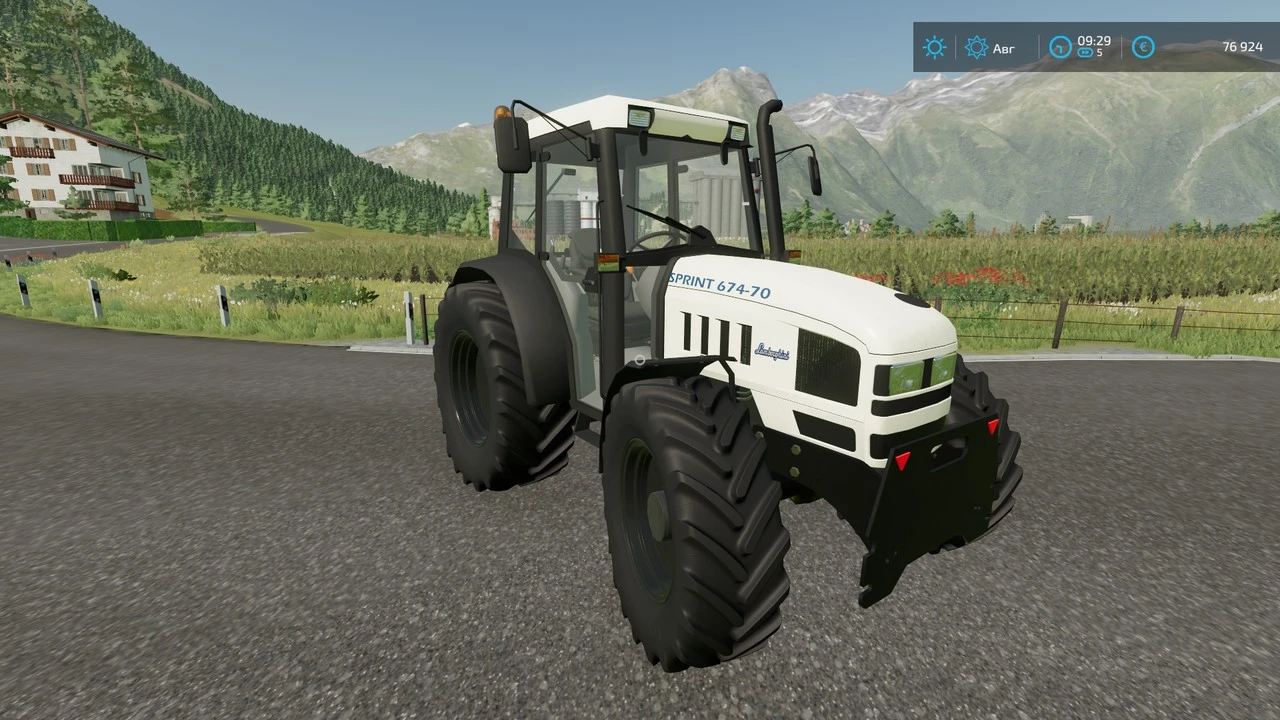Viewport: 1280px width, 720px height.
Task: Select the monthly forecast star icon
Action: pyautogui.click(x=976, y=47)
